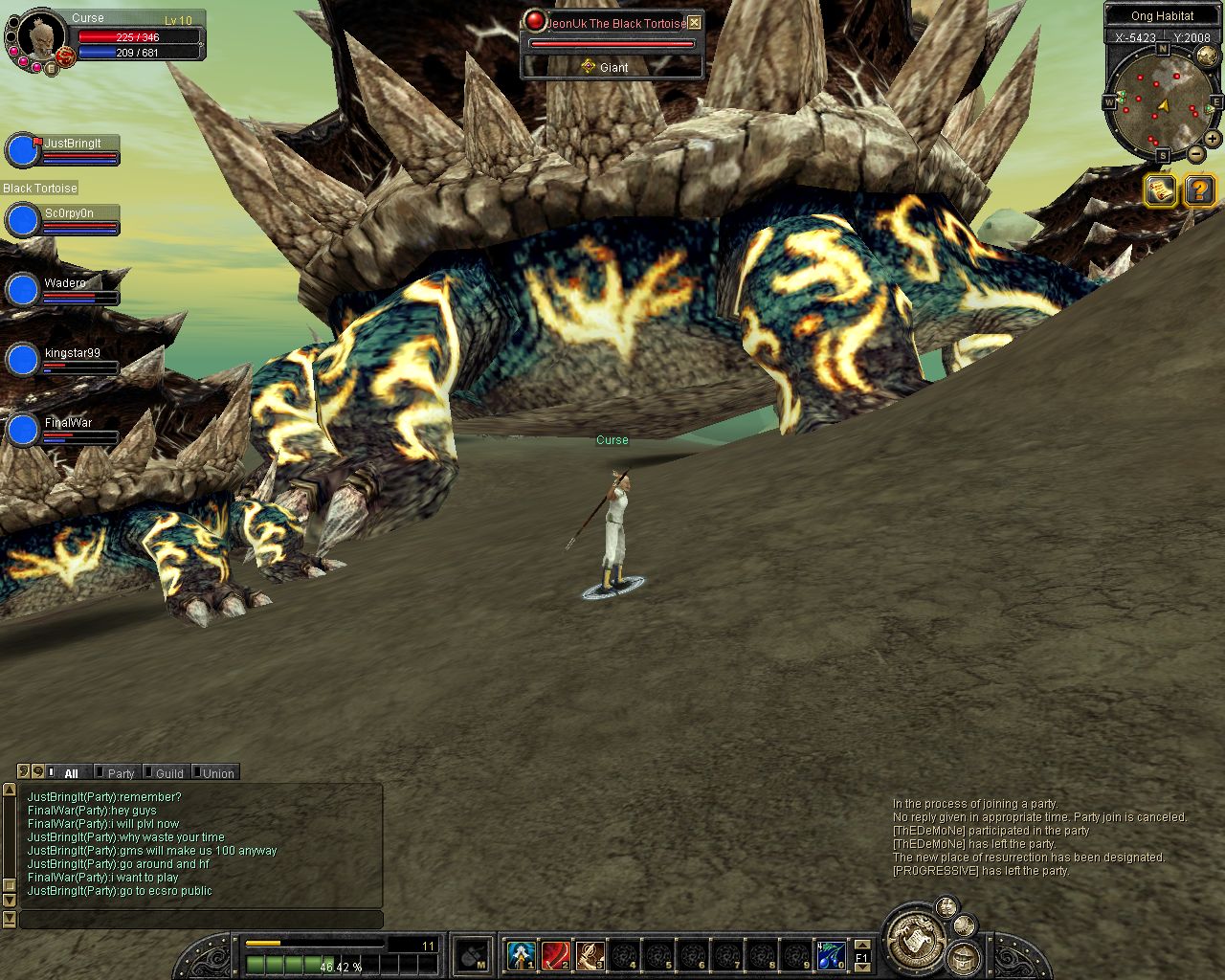Use the blue berries item in slot 0

tap(831, 954)
